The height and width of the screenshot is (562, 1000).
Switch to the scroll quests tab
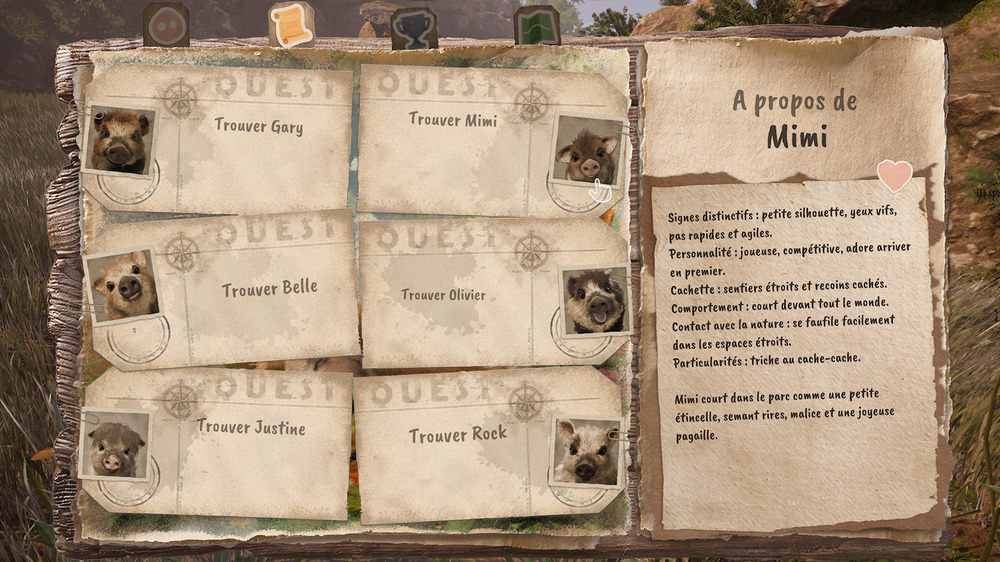coord(291,24)
